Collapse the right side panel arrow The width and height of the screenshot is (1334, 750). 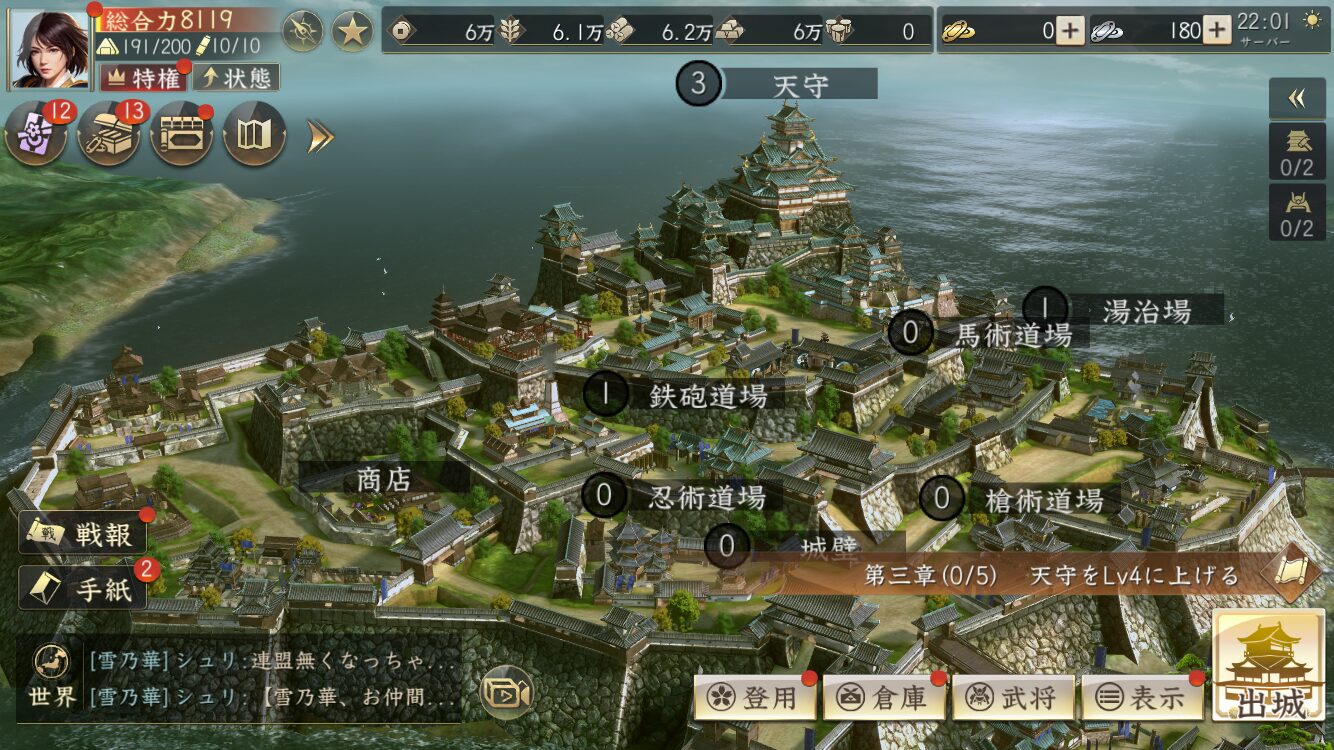(x=1297, y=98)
